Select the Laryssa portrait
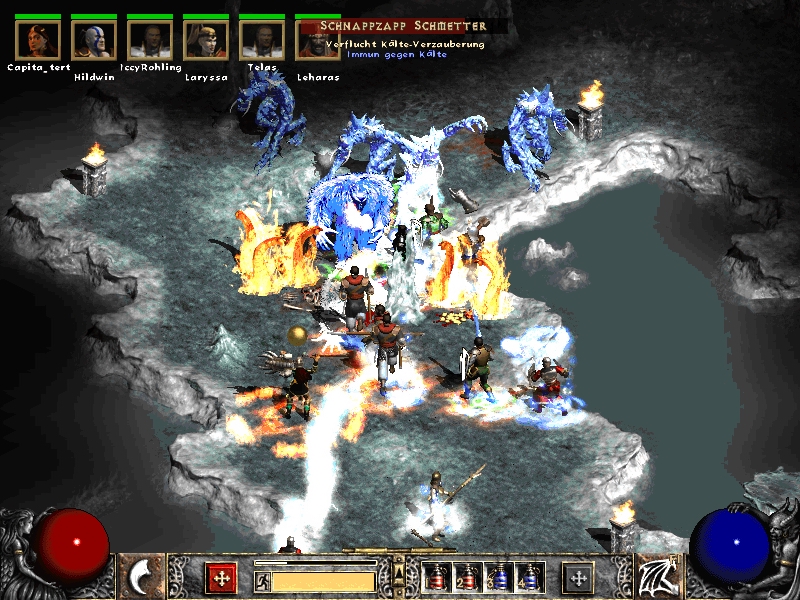 tap(206, 40)
